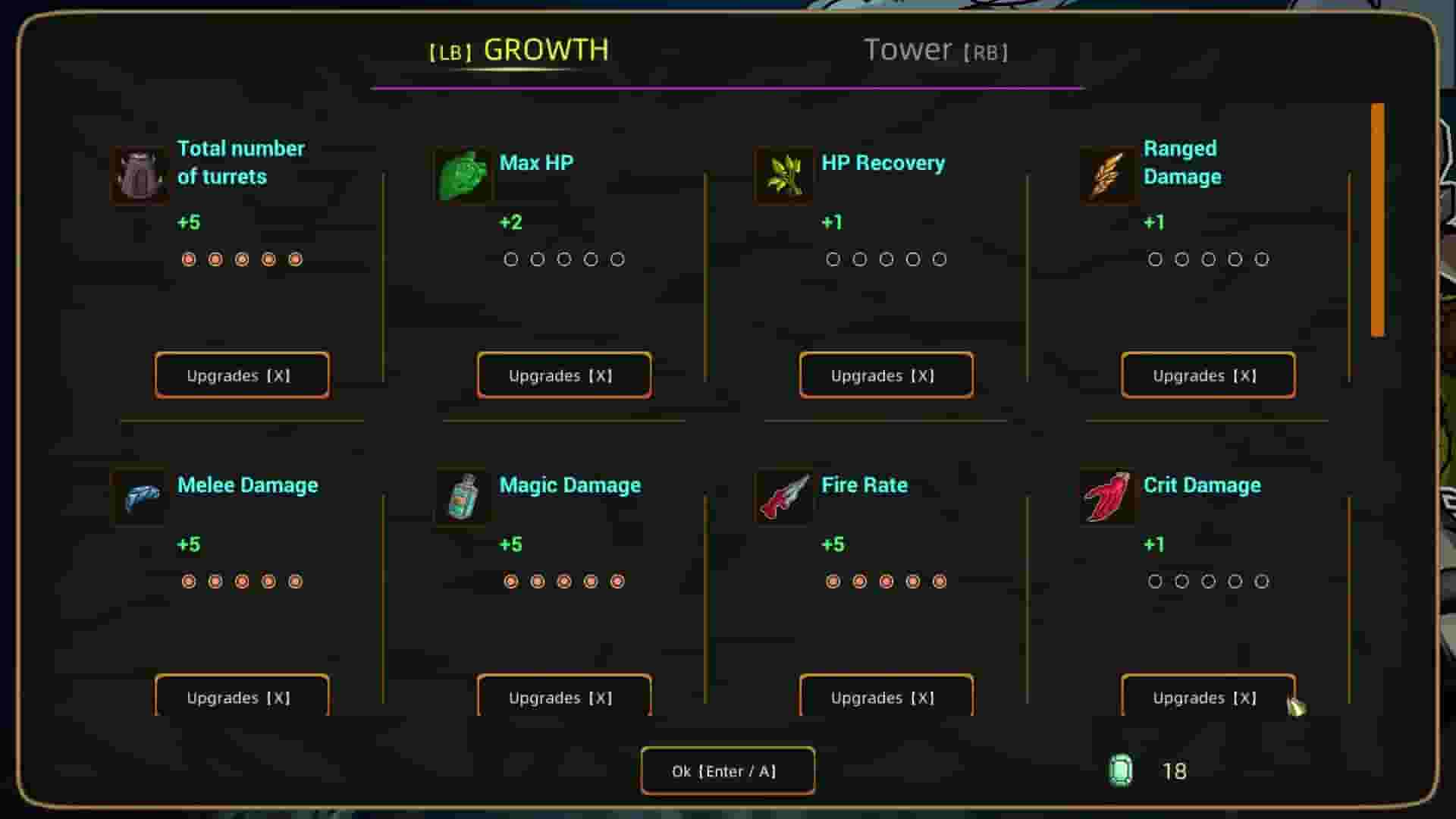Select the first pip under Total number of turrets
Image resolution: width=1456 pixels, height=819 pixels.
pos(189,259)
